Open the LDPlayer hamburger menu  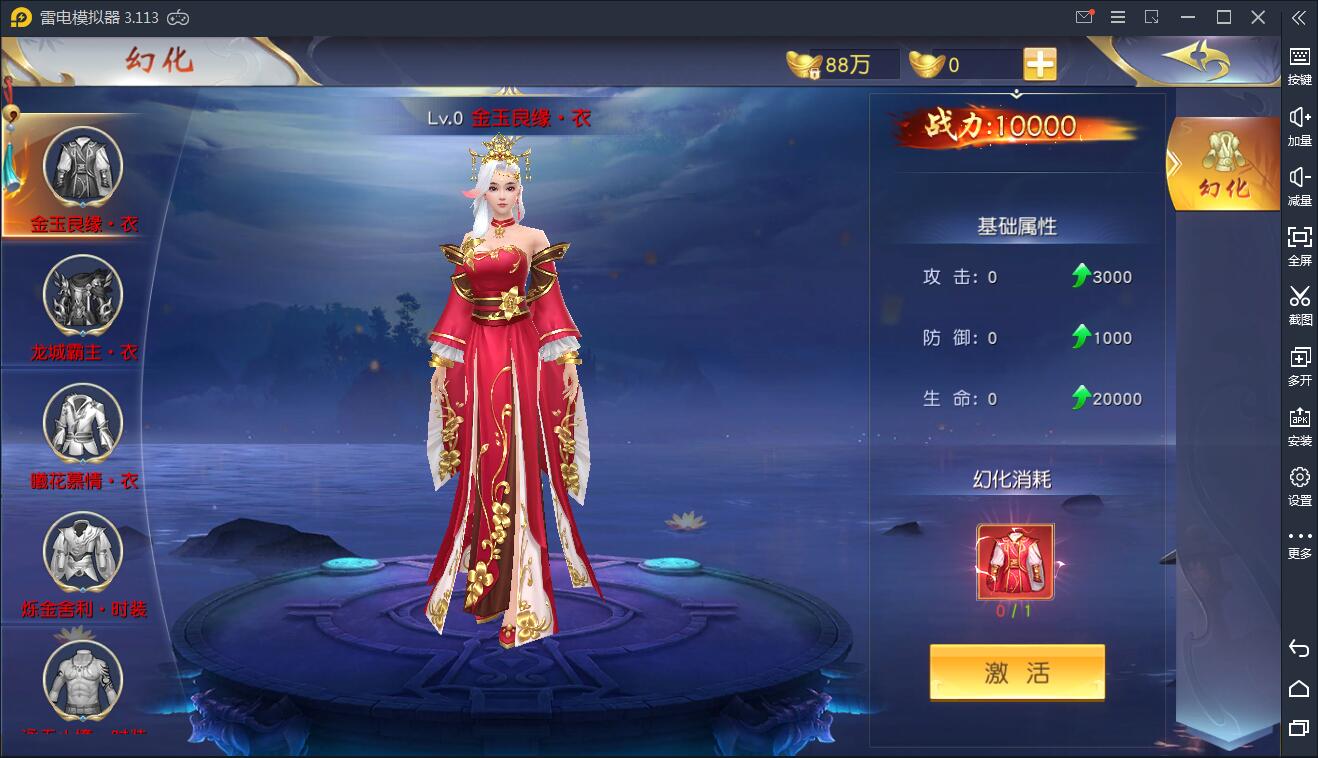[x=1118, y=17]
